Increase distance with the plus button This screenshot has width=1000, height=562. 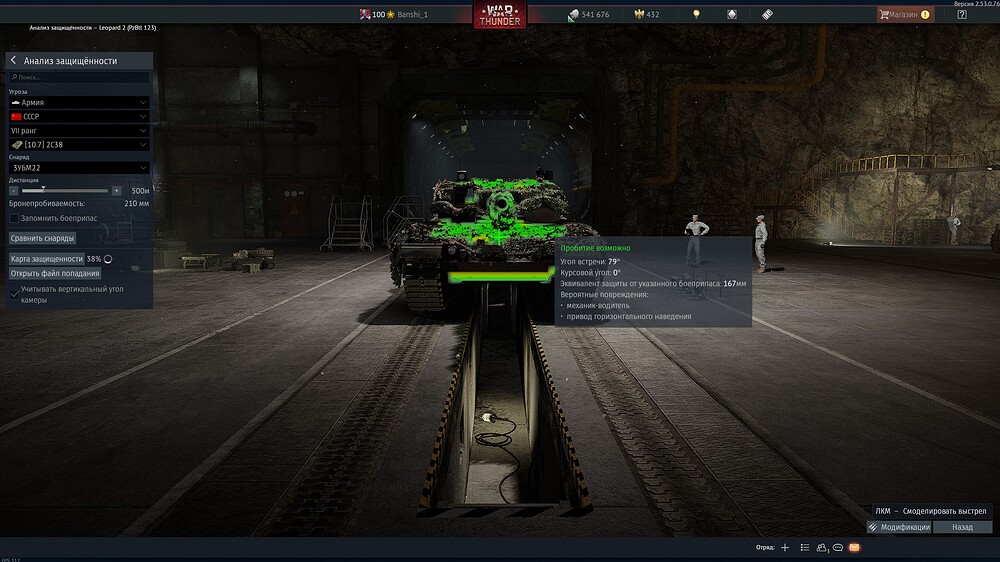tap(117, 190)
